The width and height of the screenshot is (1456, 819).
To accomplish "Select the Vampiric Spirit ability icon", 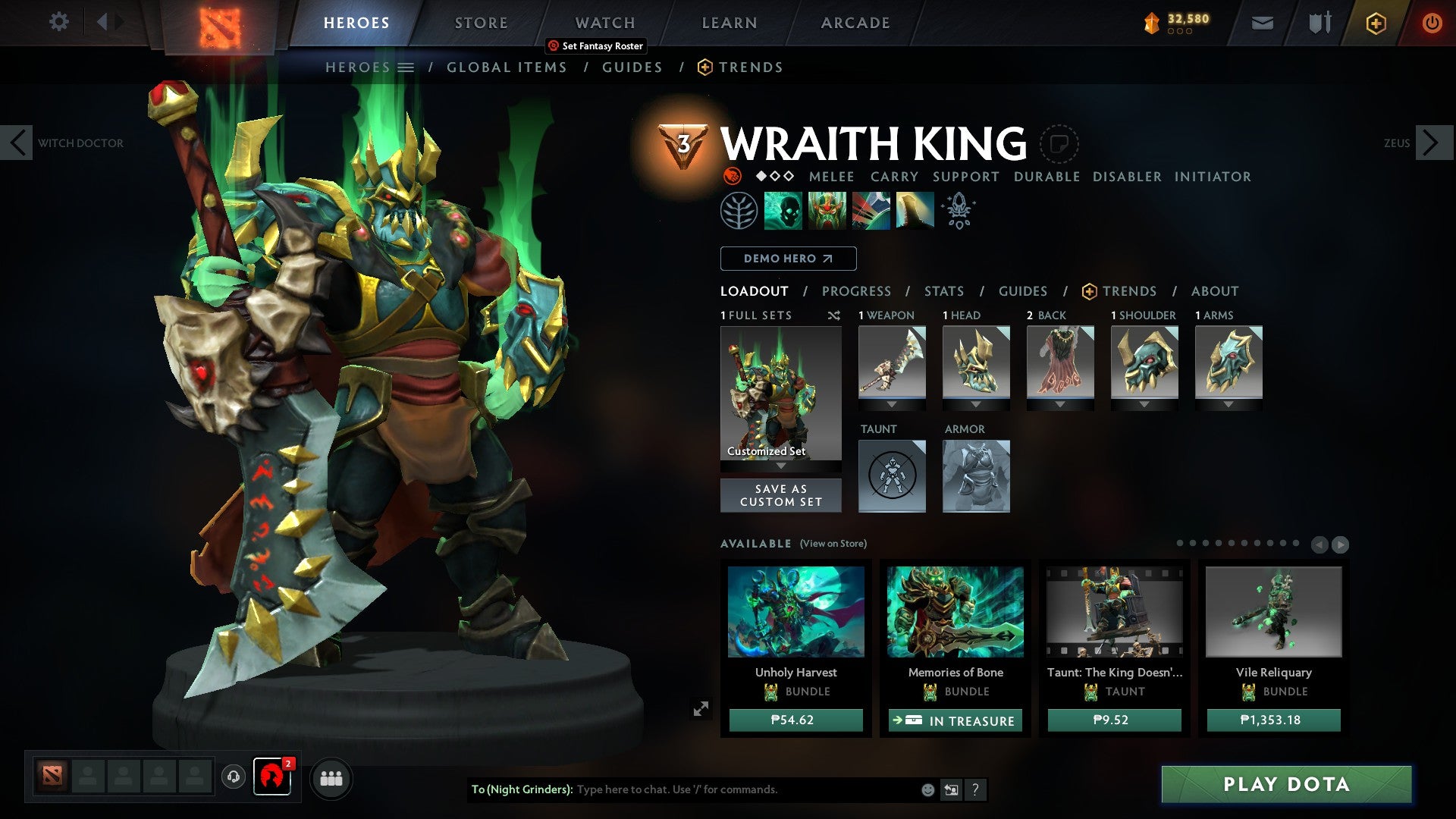I will pyautogui.click(x=827, y=211).
